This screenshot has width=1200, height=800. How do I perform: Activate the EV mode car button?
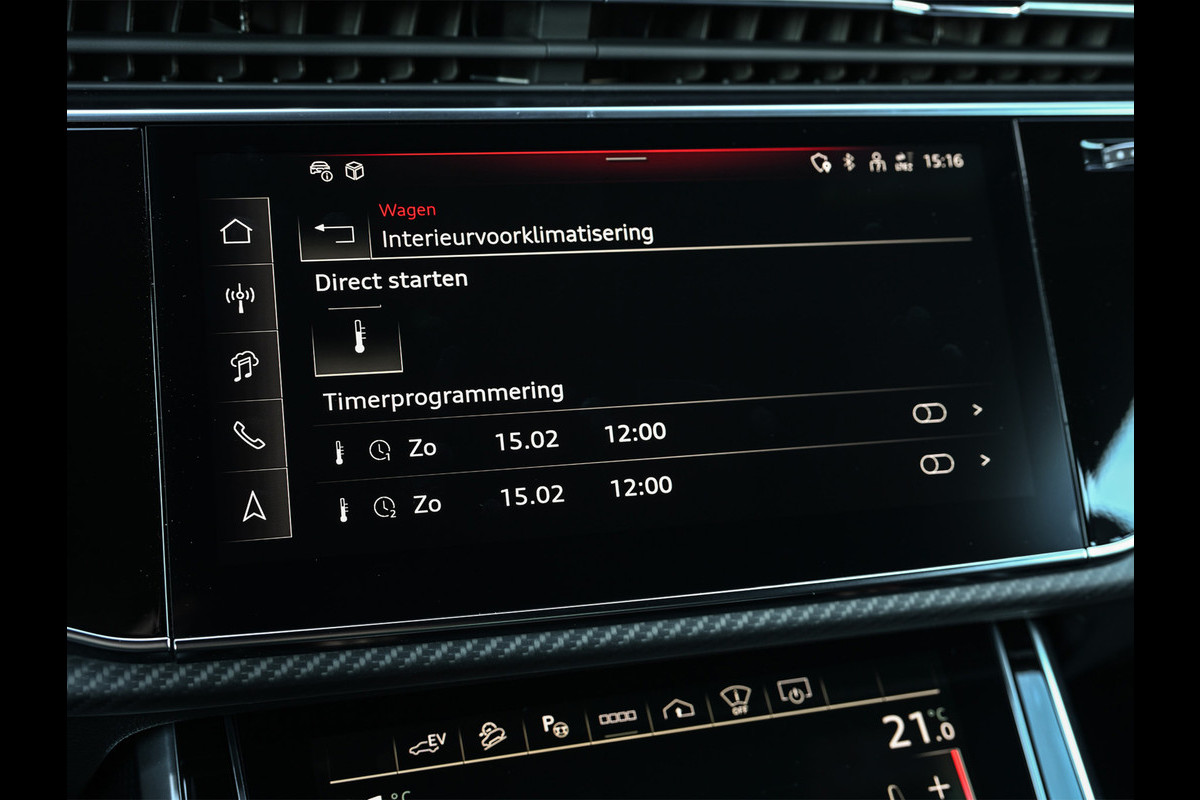pos(427,743)
